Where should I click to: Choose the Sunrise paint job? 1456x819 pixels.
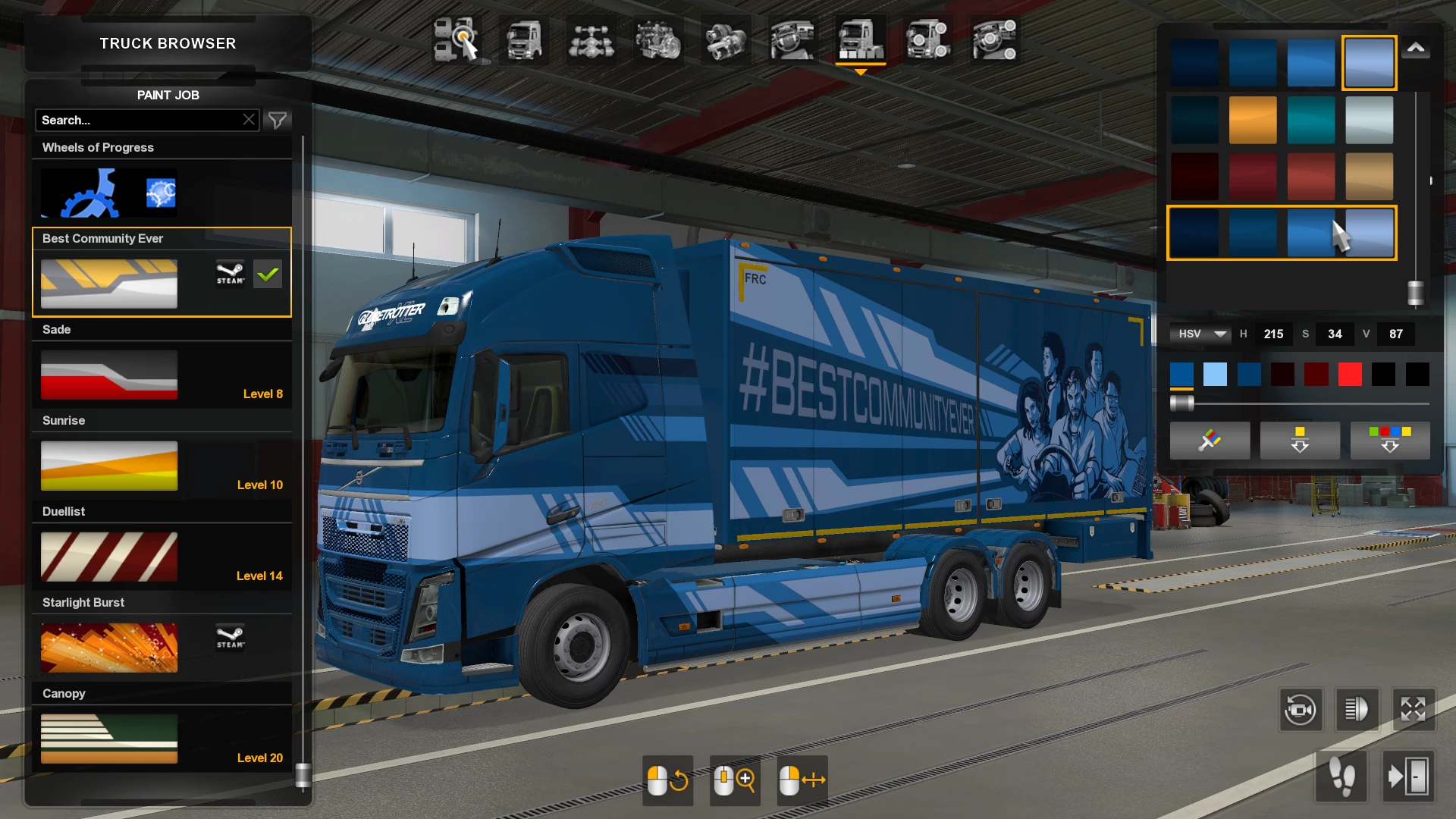pos(109,466)
